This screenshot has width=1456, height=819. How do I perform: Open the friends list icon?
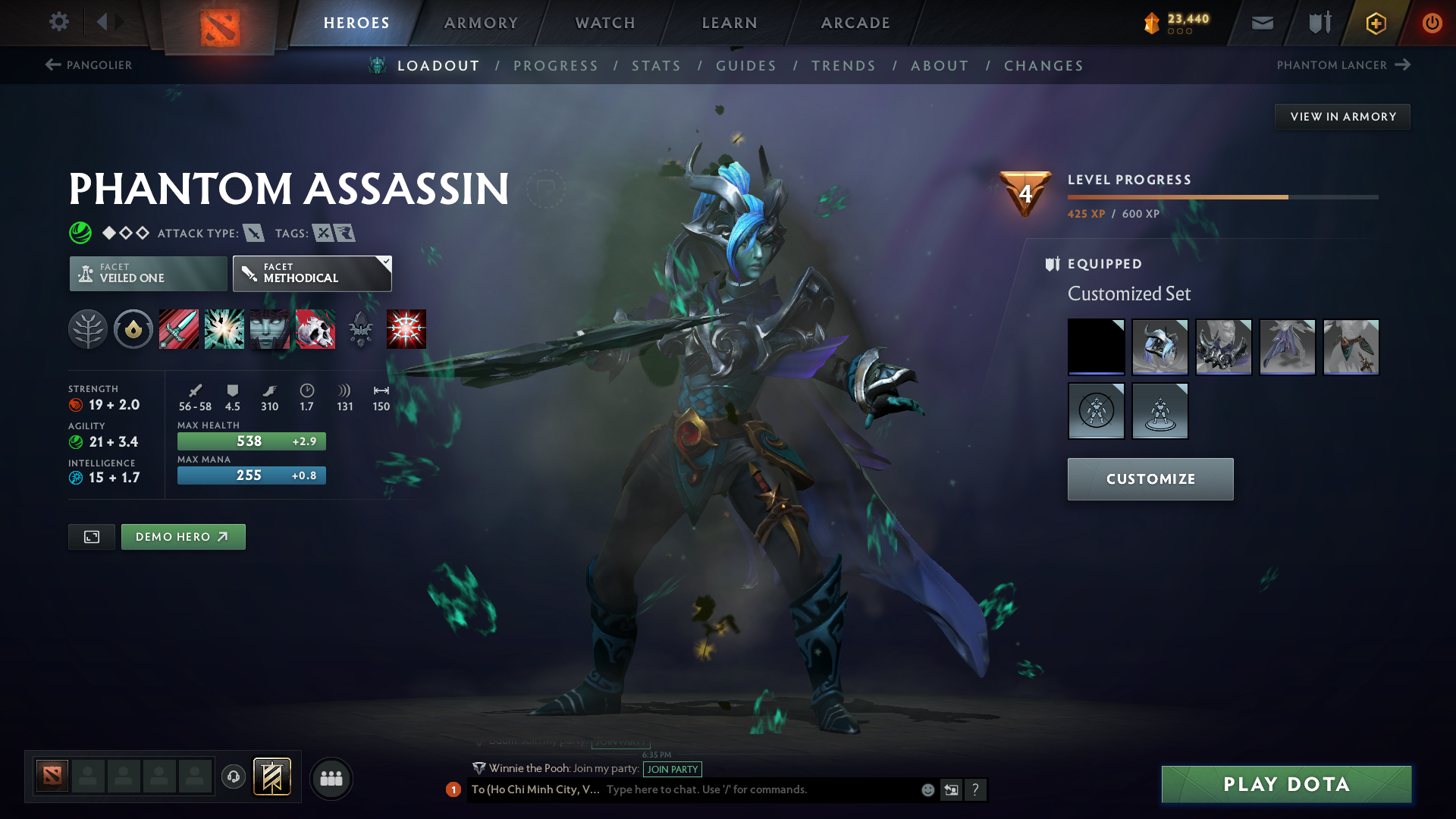331,778
